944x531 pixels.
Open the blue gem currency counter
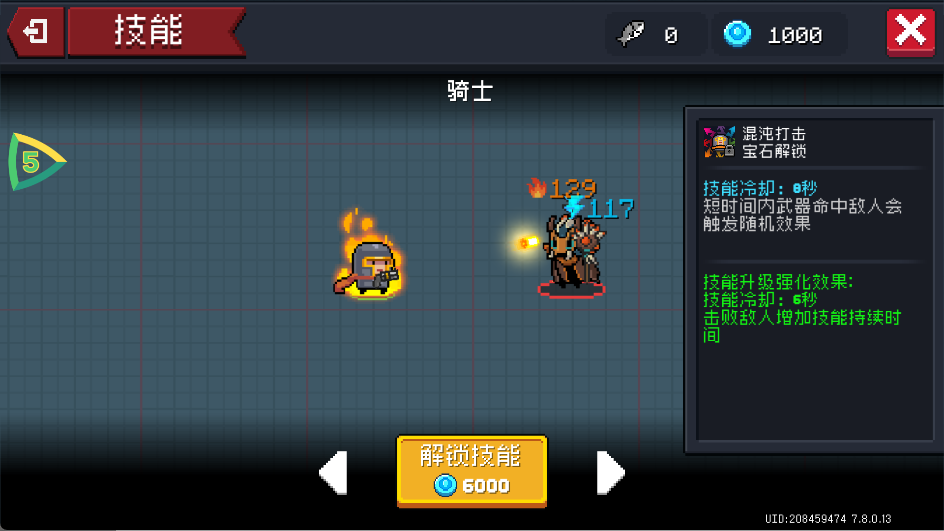click(779, 35)
